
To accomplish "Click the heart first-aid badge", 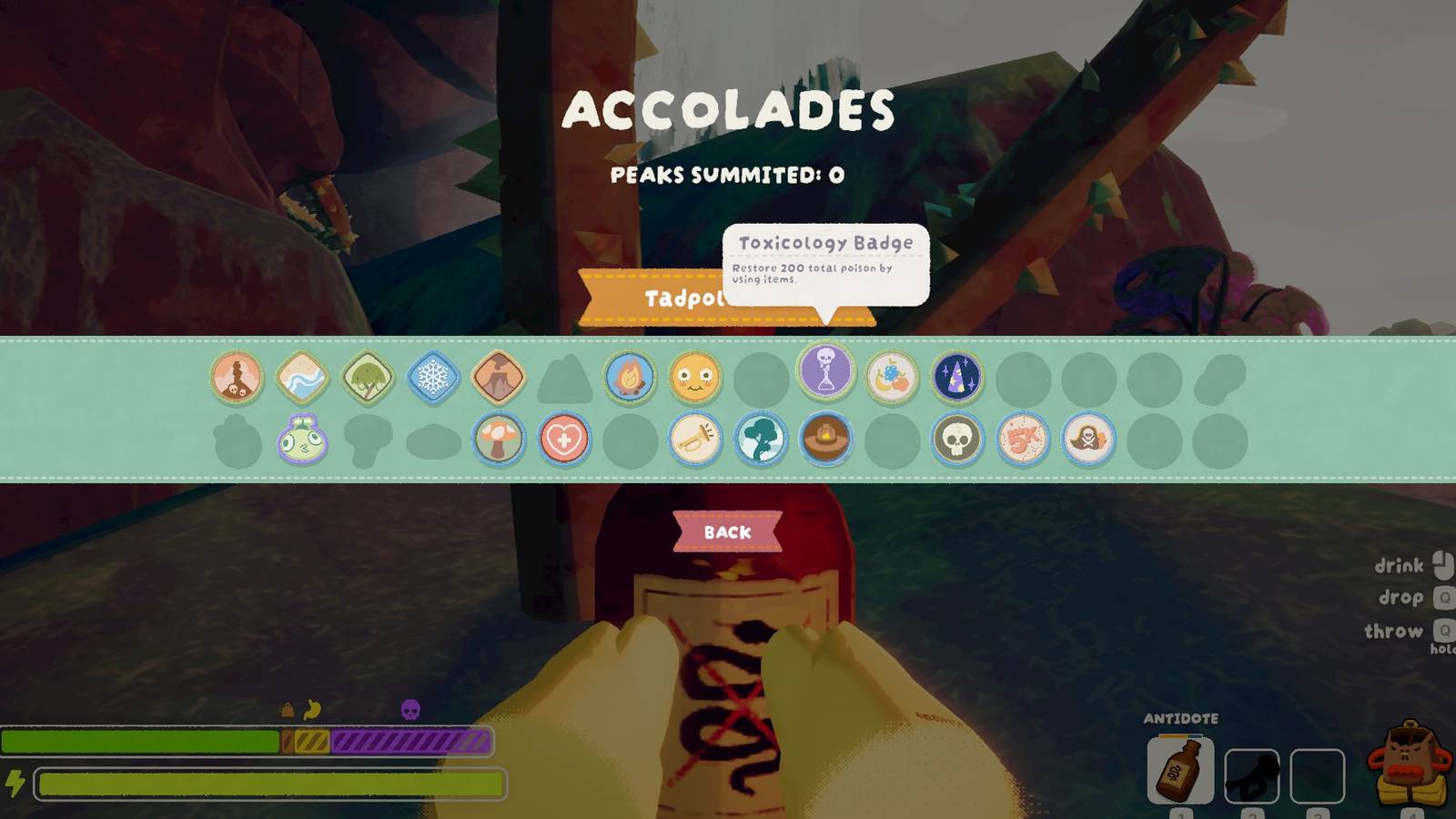I will click(565, 440).
